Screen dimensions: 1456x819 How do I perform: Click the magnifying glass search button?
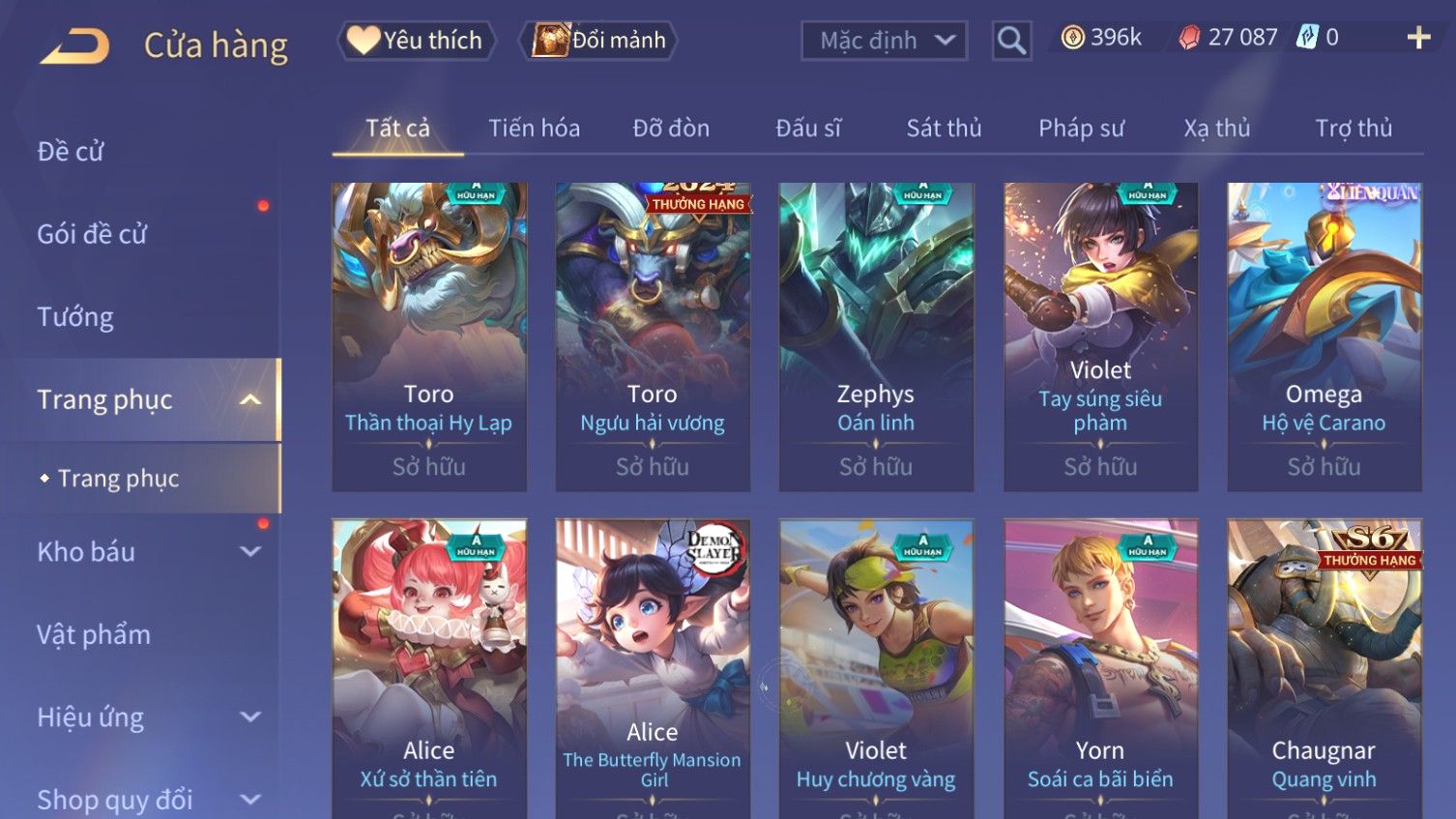[1011, 41]
